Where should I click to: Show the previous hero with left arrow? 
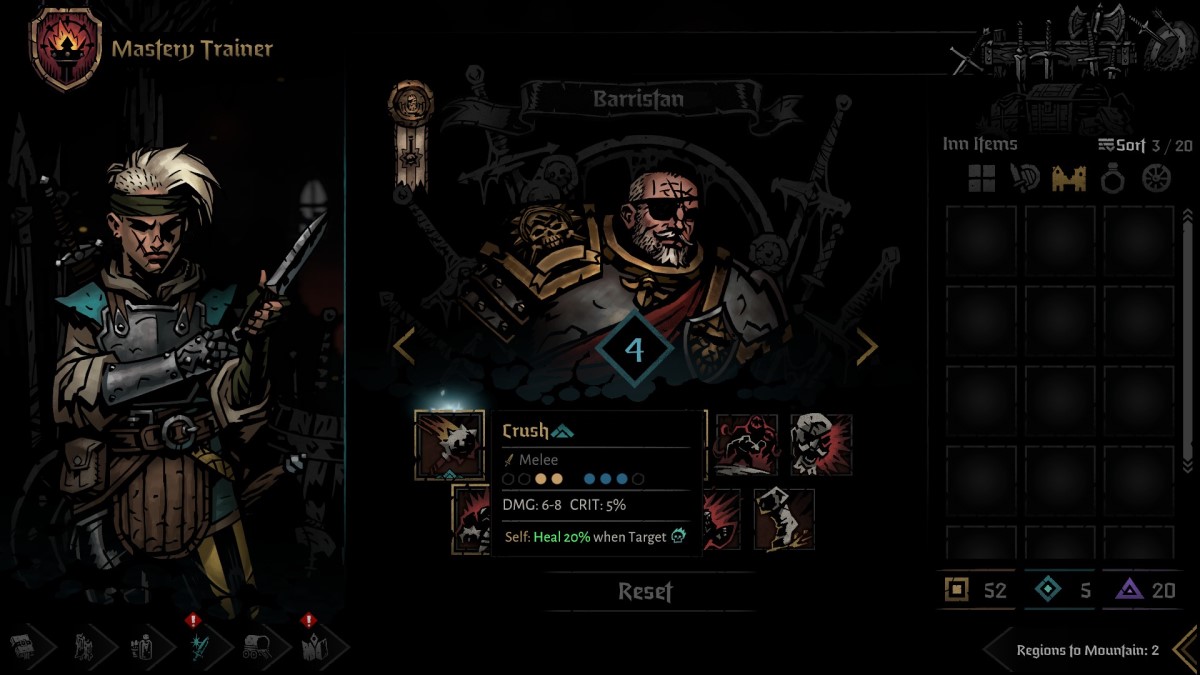404,346
